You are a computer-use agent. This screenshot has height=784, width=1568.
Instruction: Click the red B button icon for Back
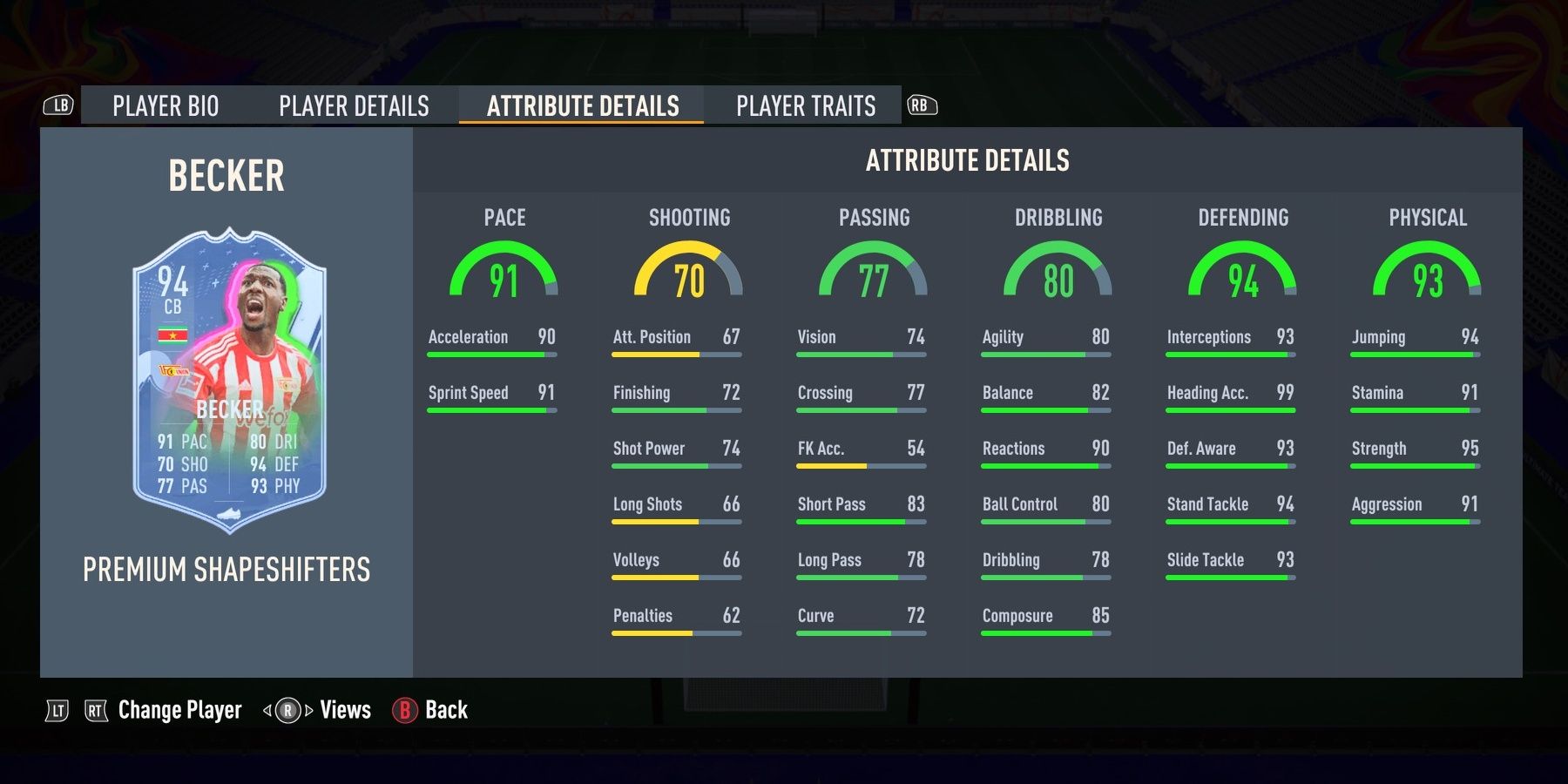pos(406,711)
